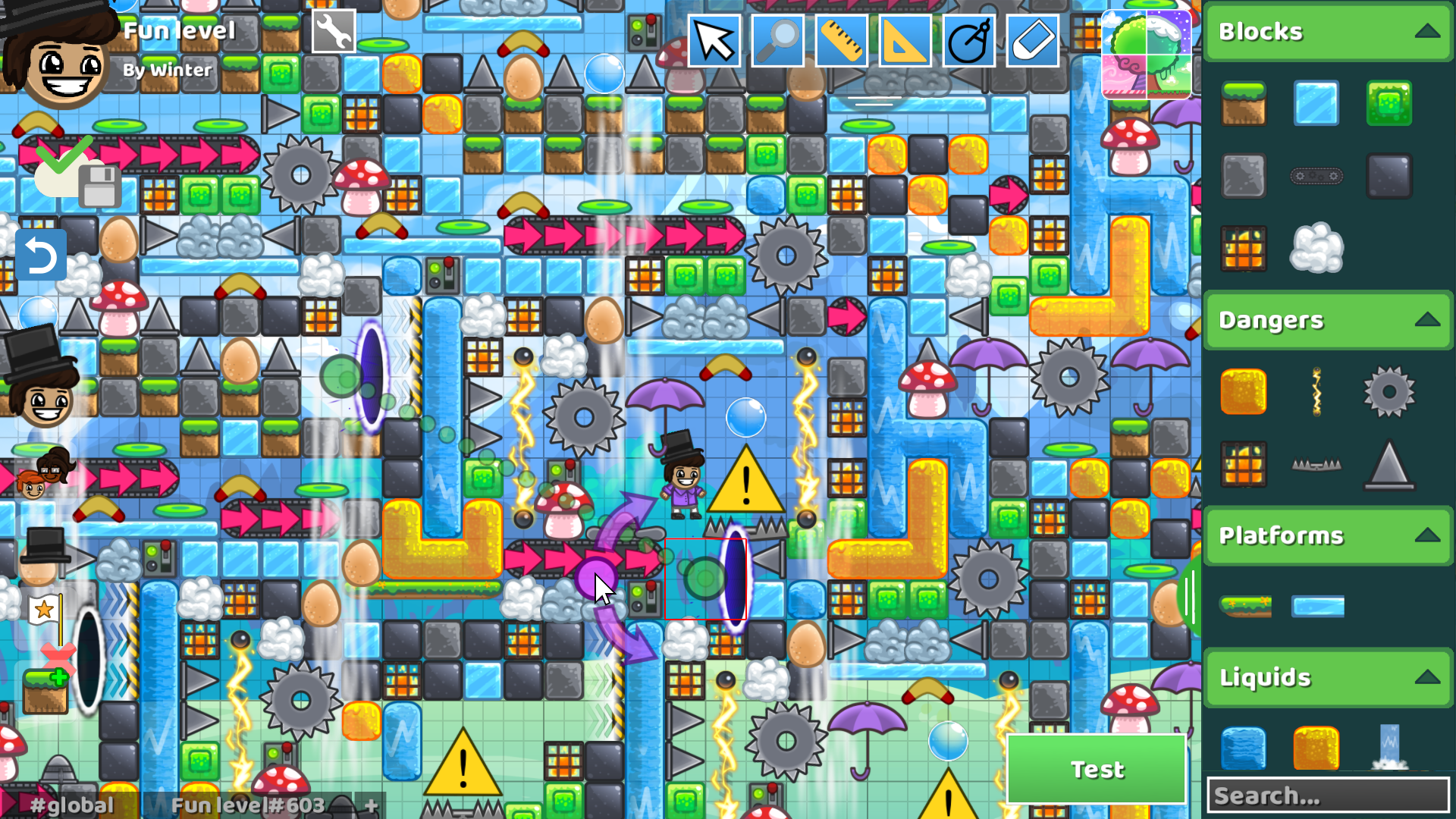The image size is (1456, 819).
Task: Collapse the Blocks panel
Action: point(1426,31)
